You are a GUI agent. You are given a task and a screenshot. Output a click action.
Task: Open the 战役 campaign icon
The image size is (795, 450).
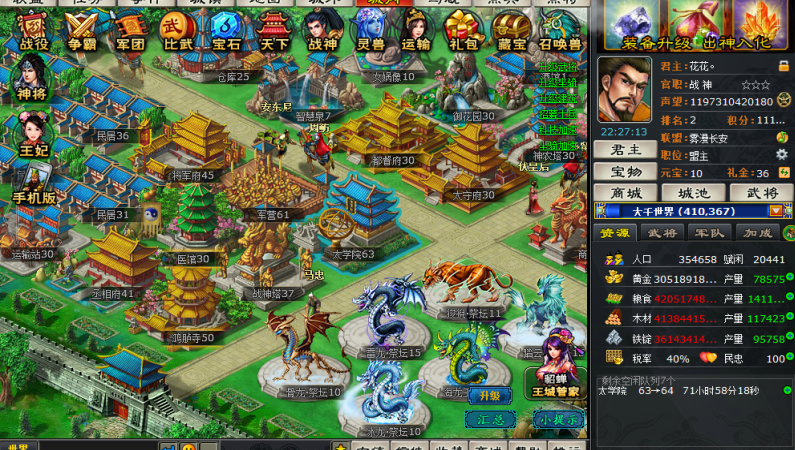[x=33, y=32]
